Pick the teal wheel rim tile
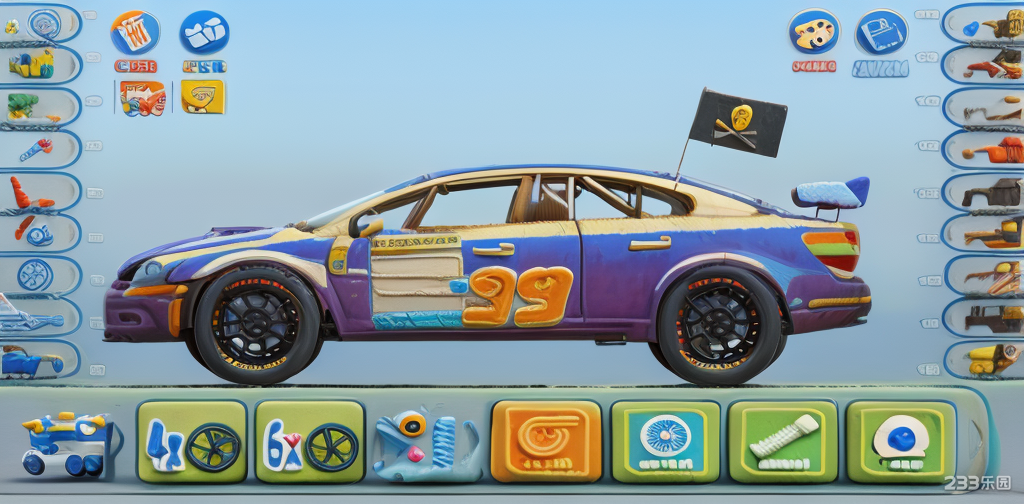The height and width of the screenshot is (504, 1024). tap(665, 442)
